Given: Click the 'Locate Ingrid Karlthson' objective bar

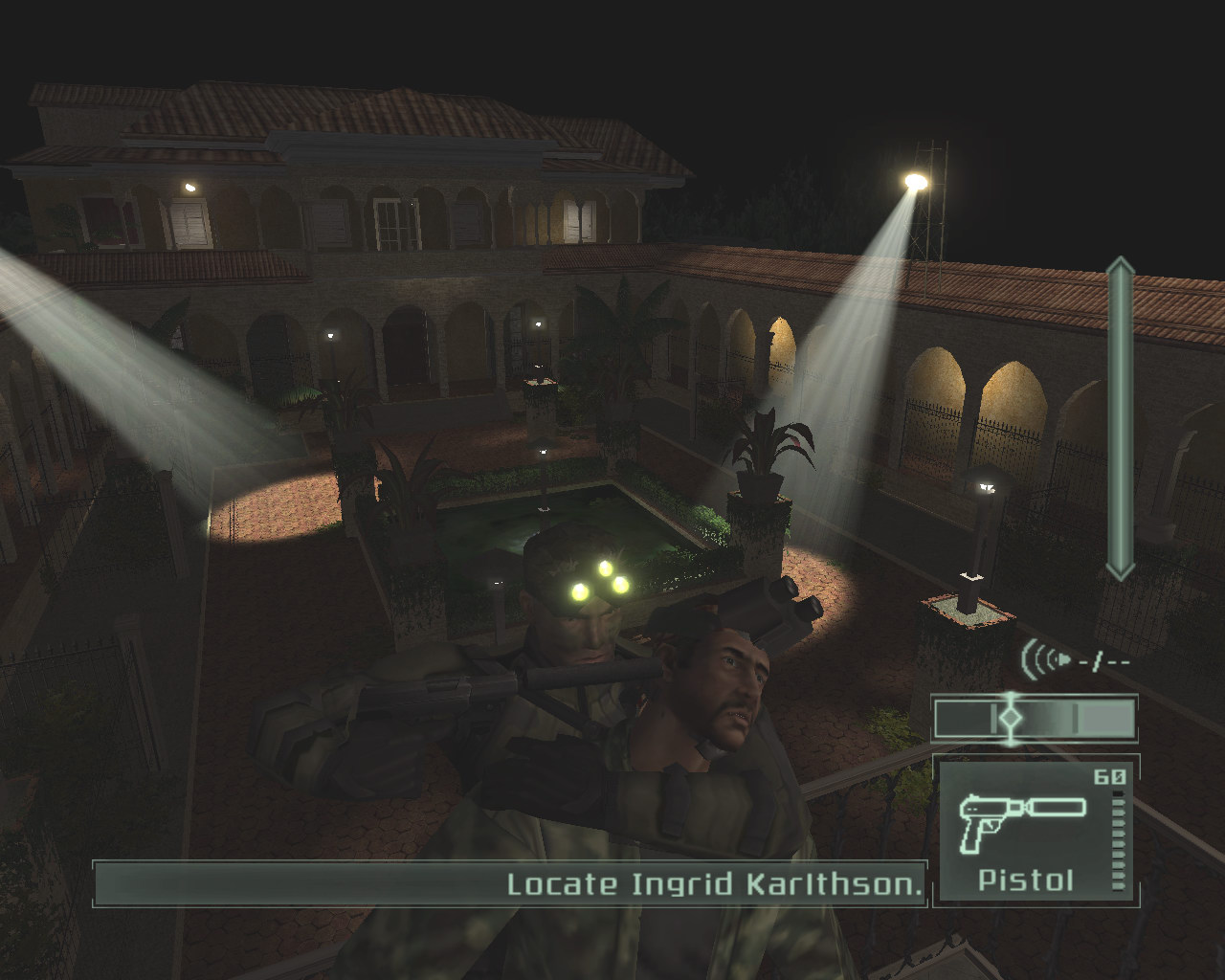Looking at the screenshot, I should tap(510, 883).
